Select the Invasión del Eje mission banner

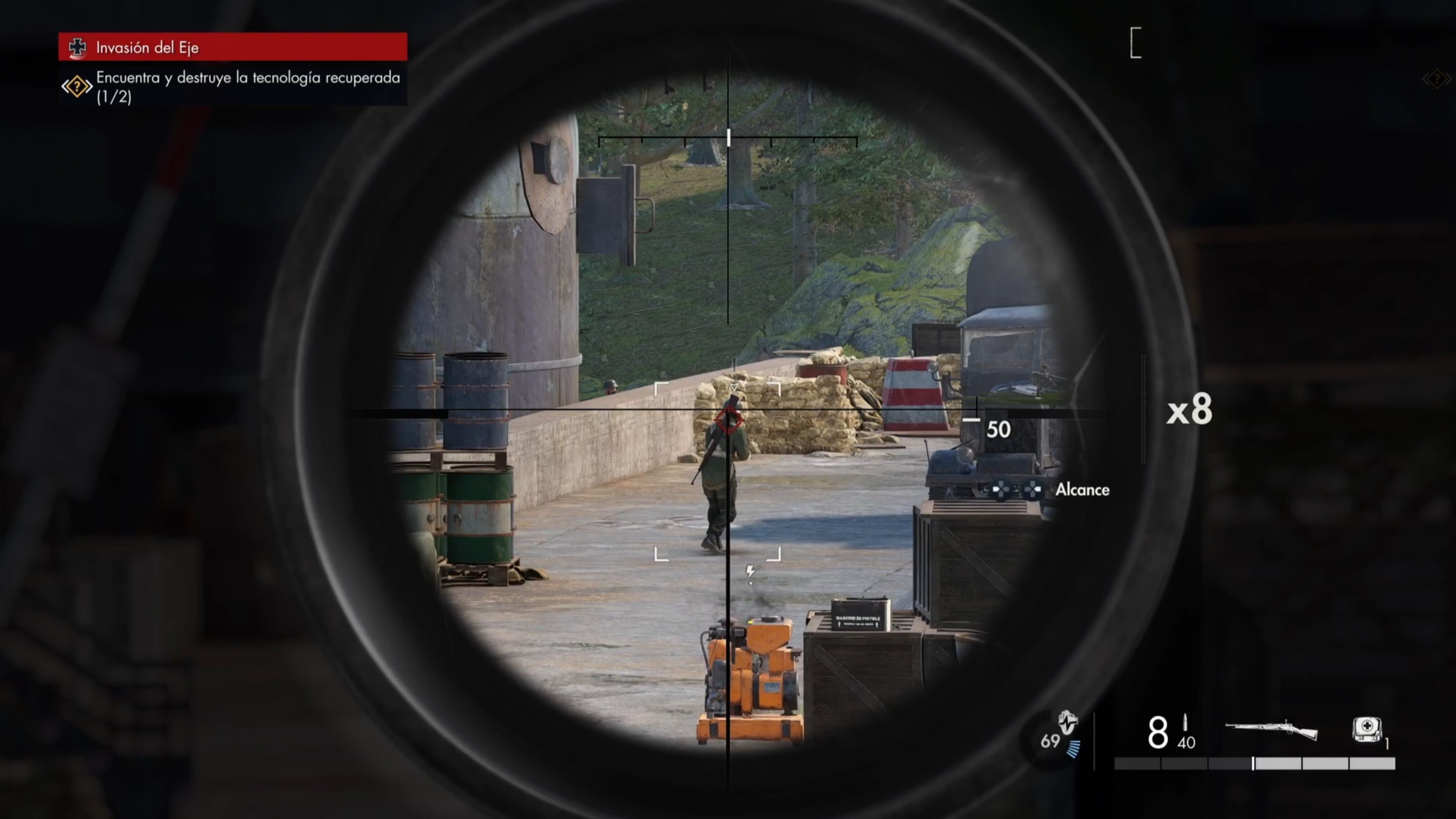point(232,47)
